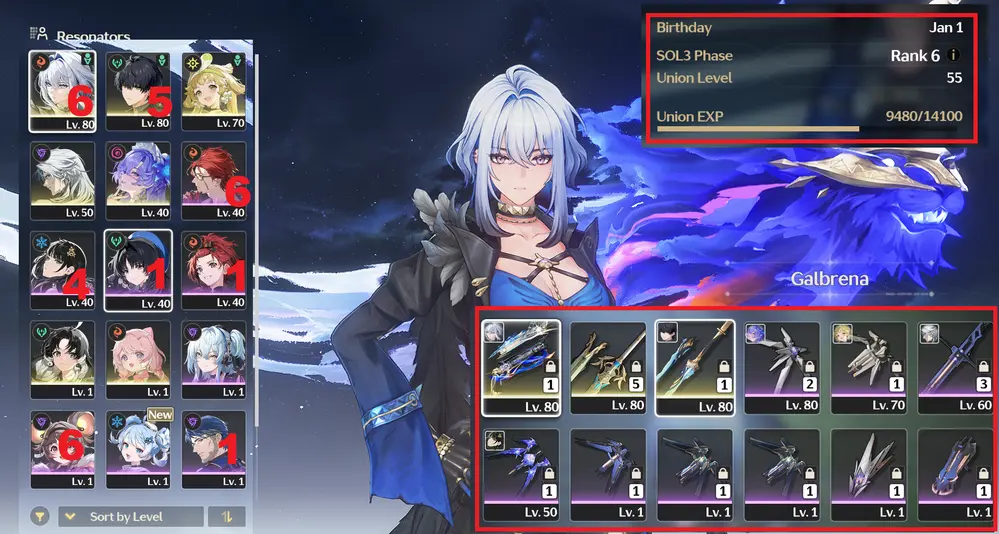This screenshot has width=999, height=534.
Task: Toggle the sort order arrows button
Action: [226, 517]
